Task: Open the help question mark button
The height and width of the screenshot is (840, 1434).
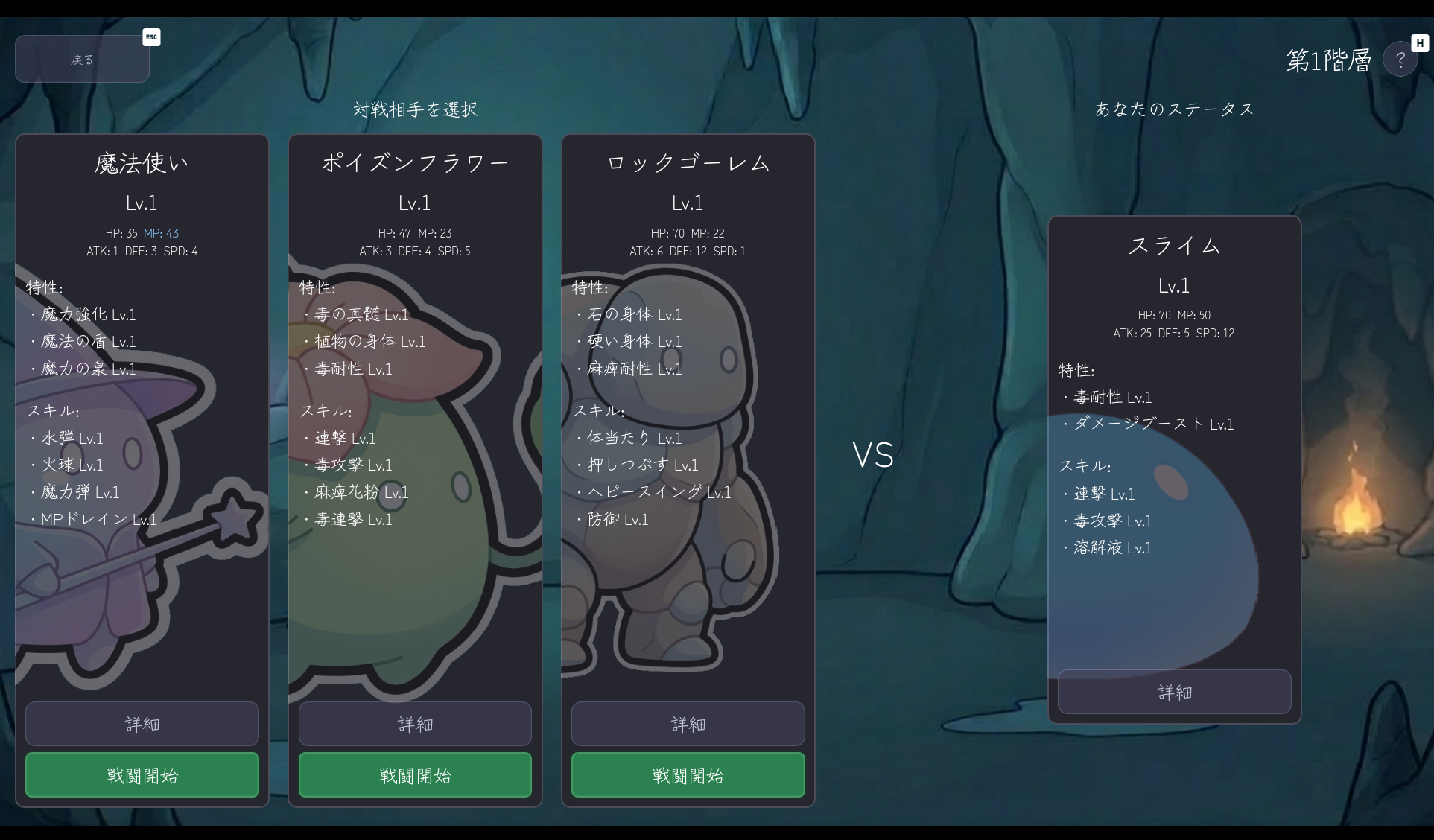Action: pyautogui.click(x=1400, y=60)
